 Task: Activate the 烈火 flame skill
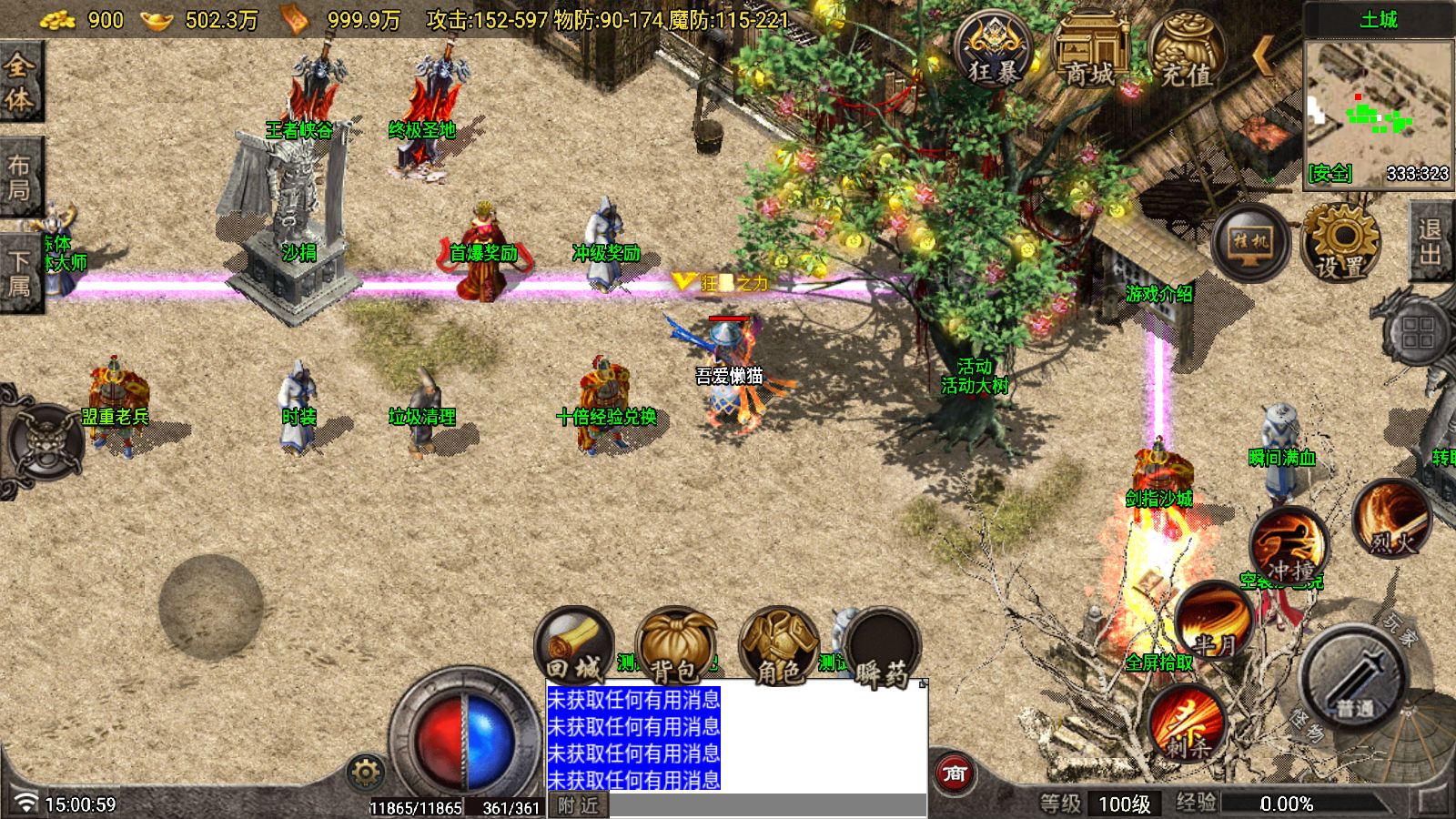[x=1391, y=520]
